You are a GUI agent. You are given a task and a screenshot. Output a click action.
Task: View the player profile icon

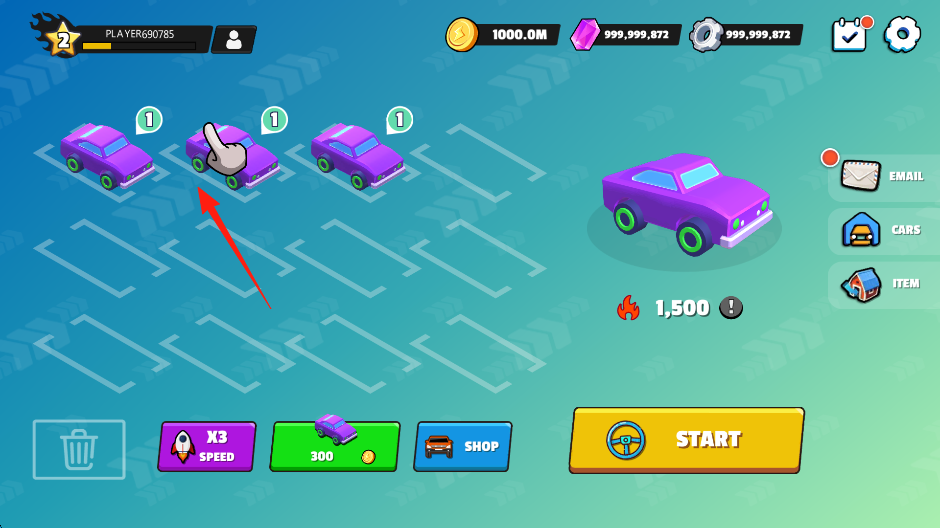pyautogui.click(x=234, y=40)
